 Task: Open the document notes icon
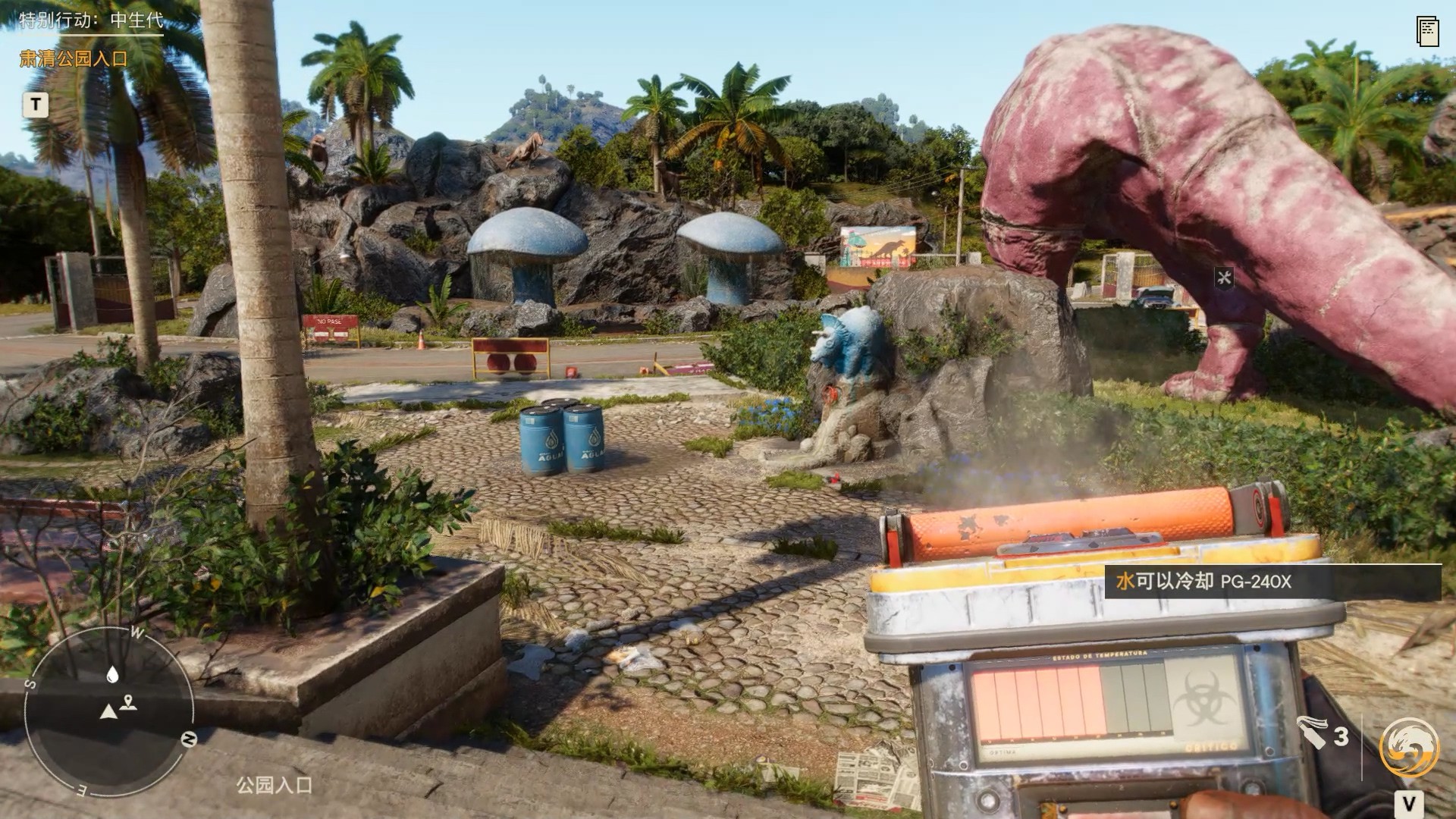click(x=1427, y=31)
